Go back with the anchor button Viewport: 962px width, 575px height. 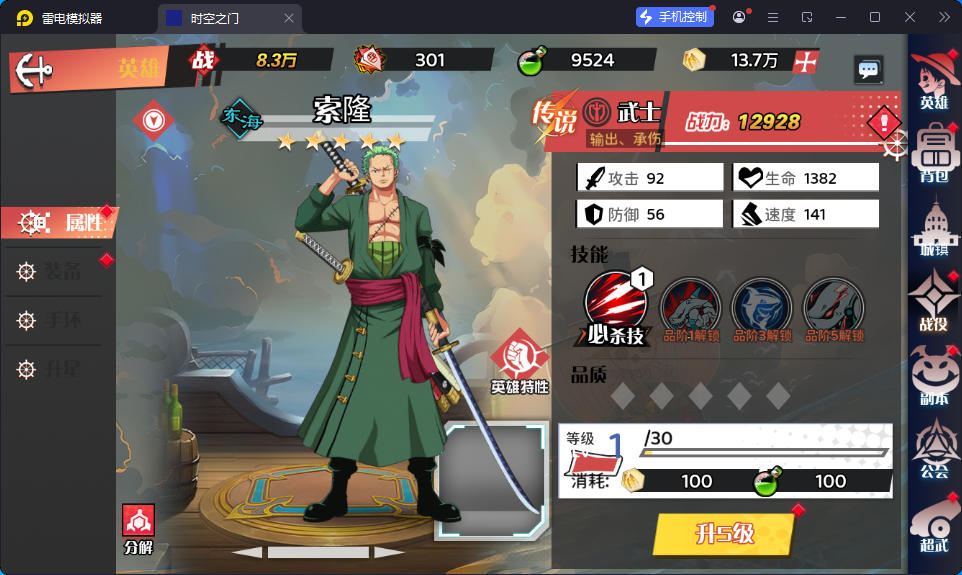[35, 68]
